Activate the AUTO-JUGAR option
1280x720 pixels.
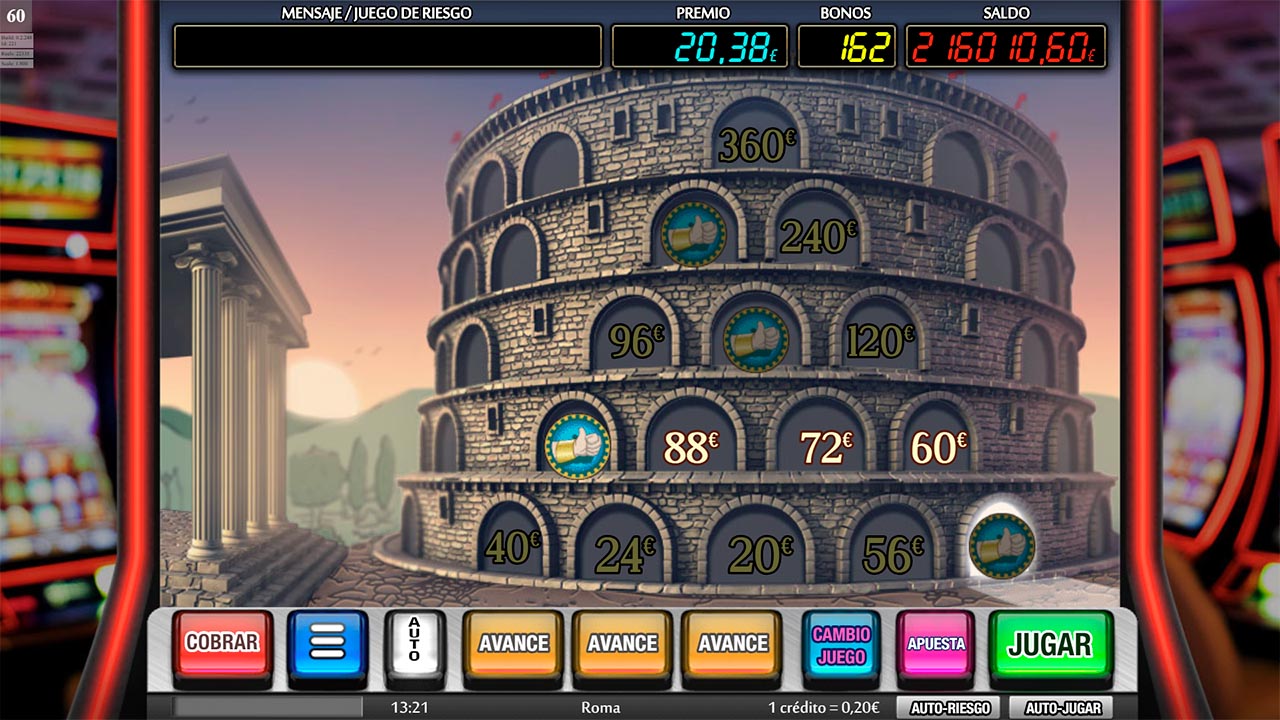click(1061, 708)
